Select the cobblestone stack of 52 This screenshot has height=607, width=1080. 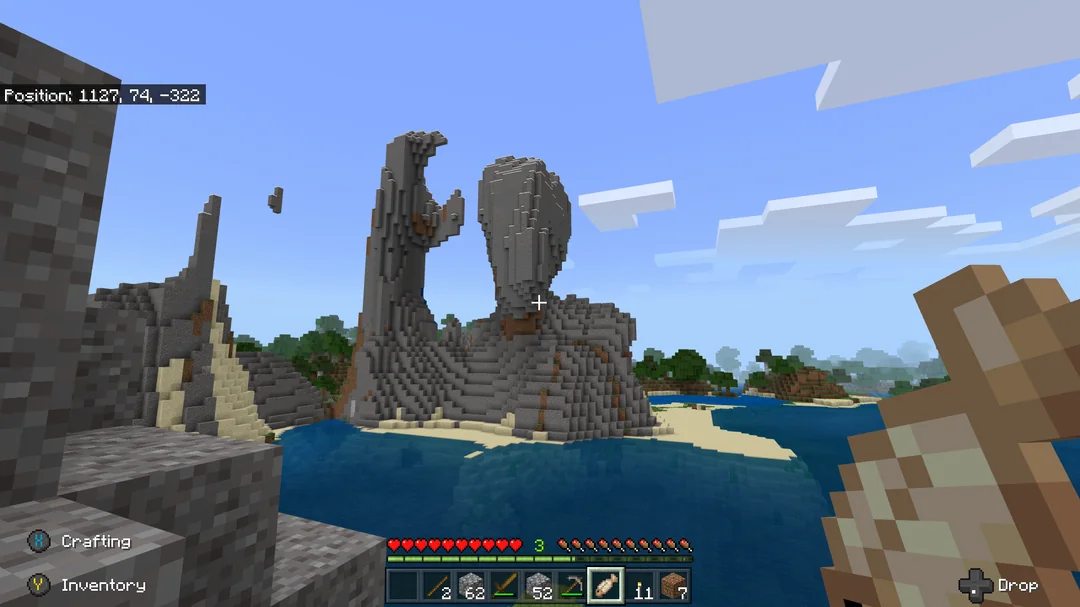coord(539,586)
